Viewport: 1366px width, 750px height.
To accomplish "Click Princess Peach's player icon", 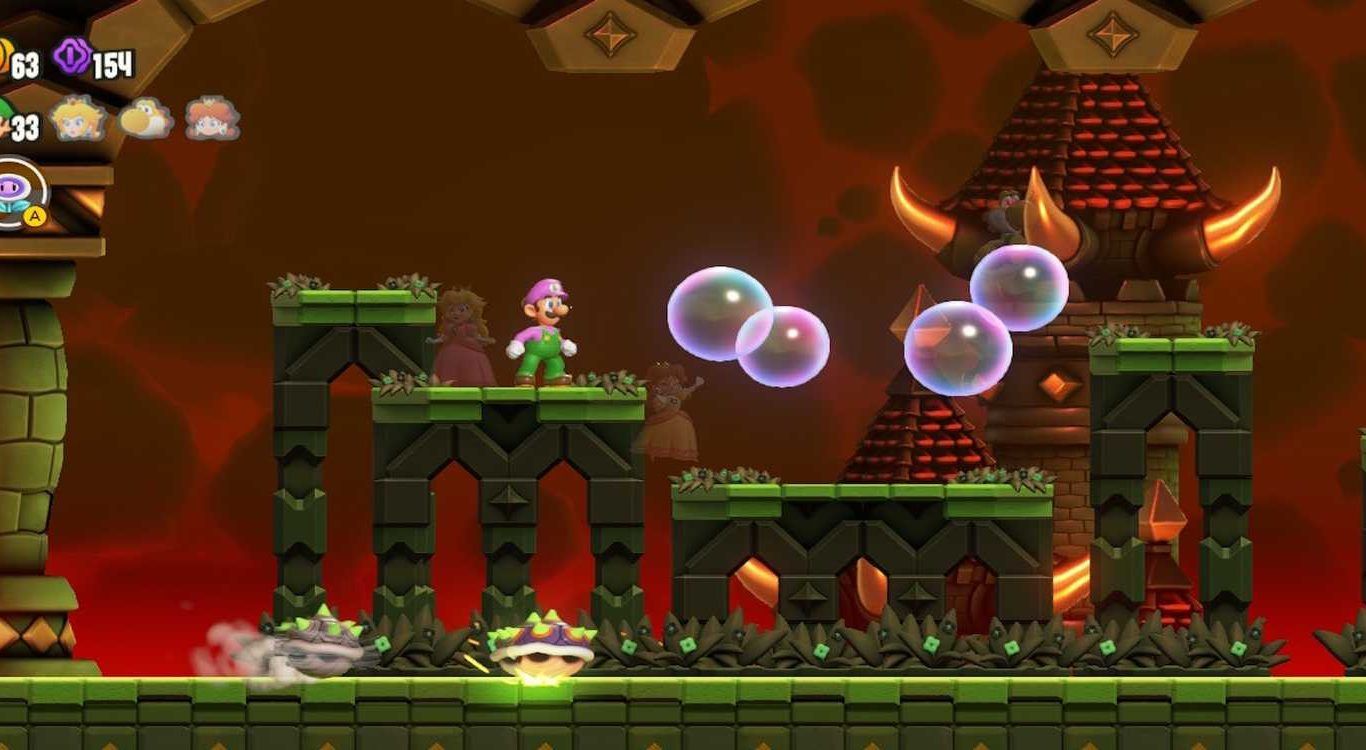I will tap(78, 119).
